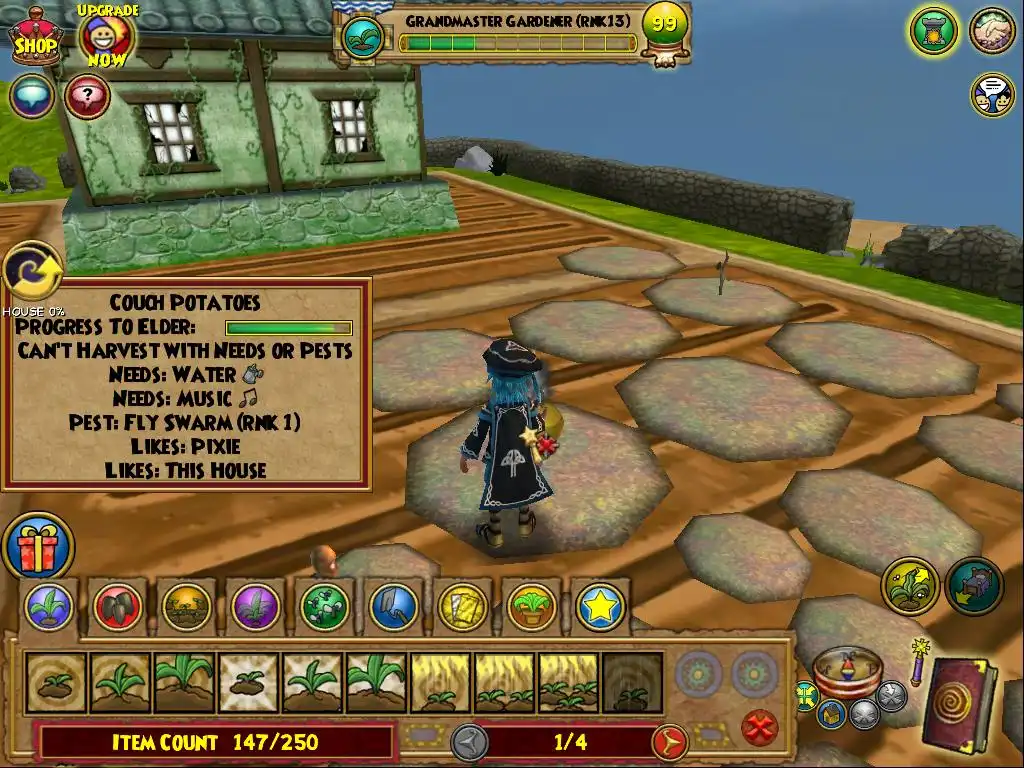
Task: Open the red question mark help bubble
Action: [x=88, y=97]
